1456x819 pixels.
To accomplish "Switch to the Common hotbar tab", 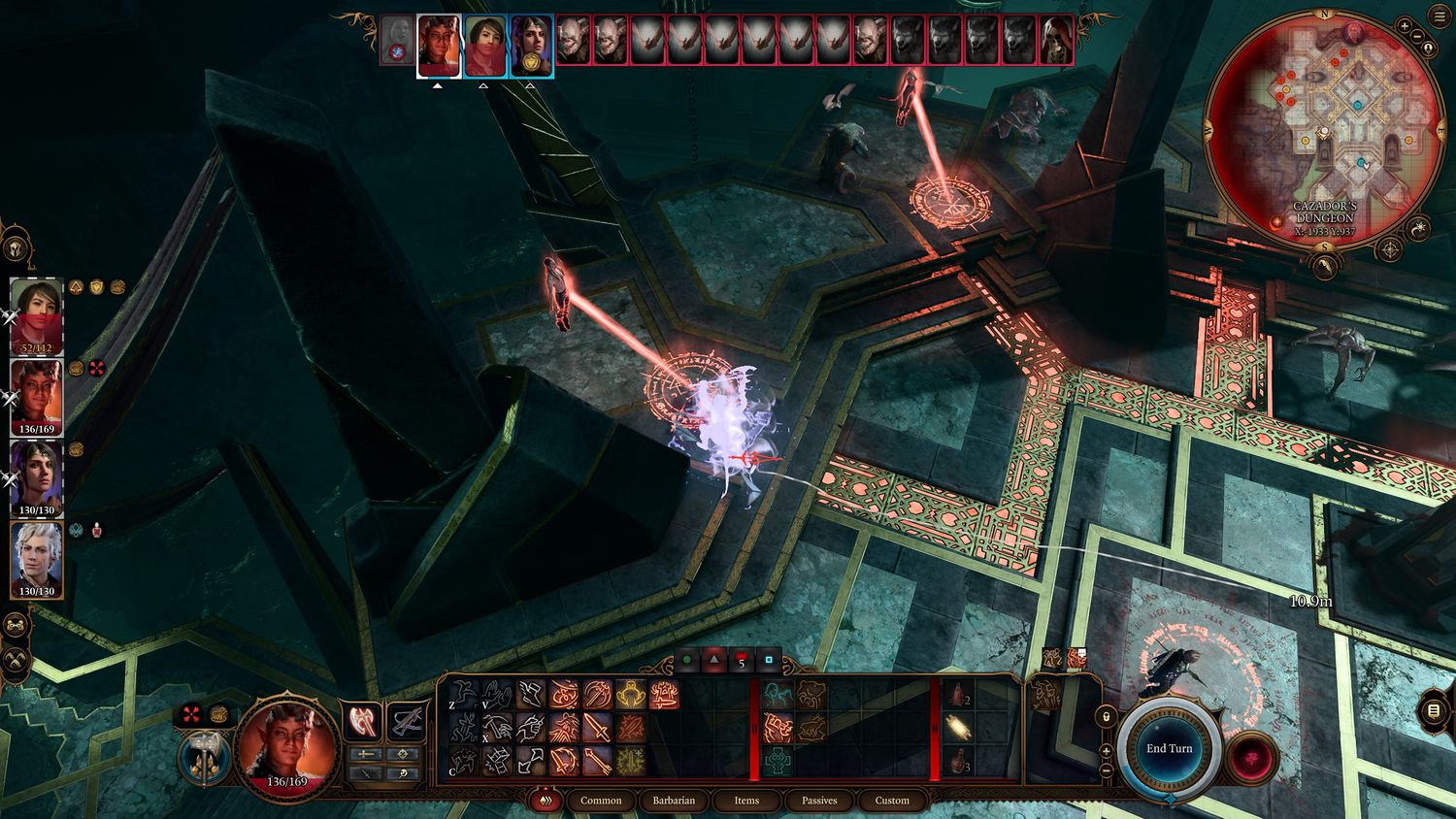I will (x=601, y=801).
